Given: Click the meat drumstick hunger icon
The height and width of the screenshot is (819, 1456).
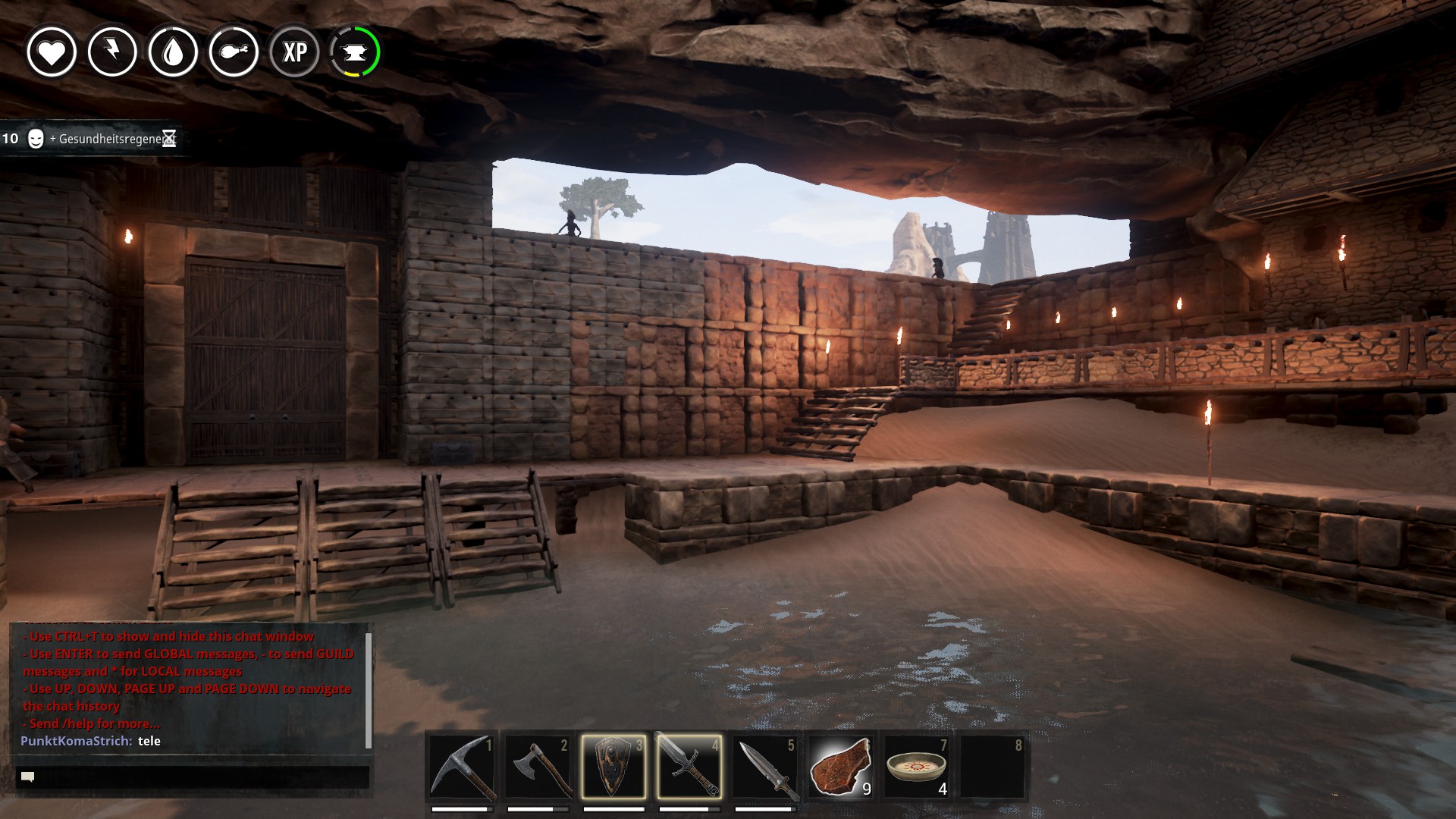Looking at the screenshot, I should (234, 52).
